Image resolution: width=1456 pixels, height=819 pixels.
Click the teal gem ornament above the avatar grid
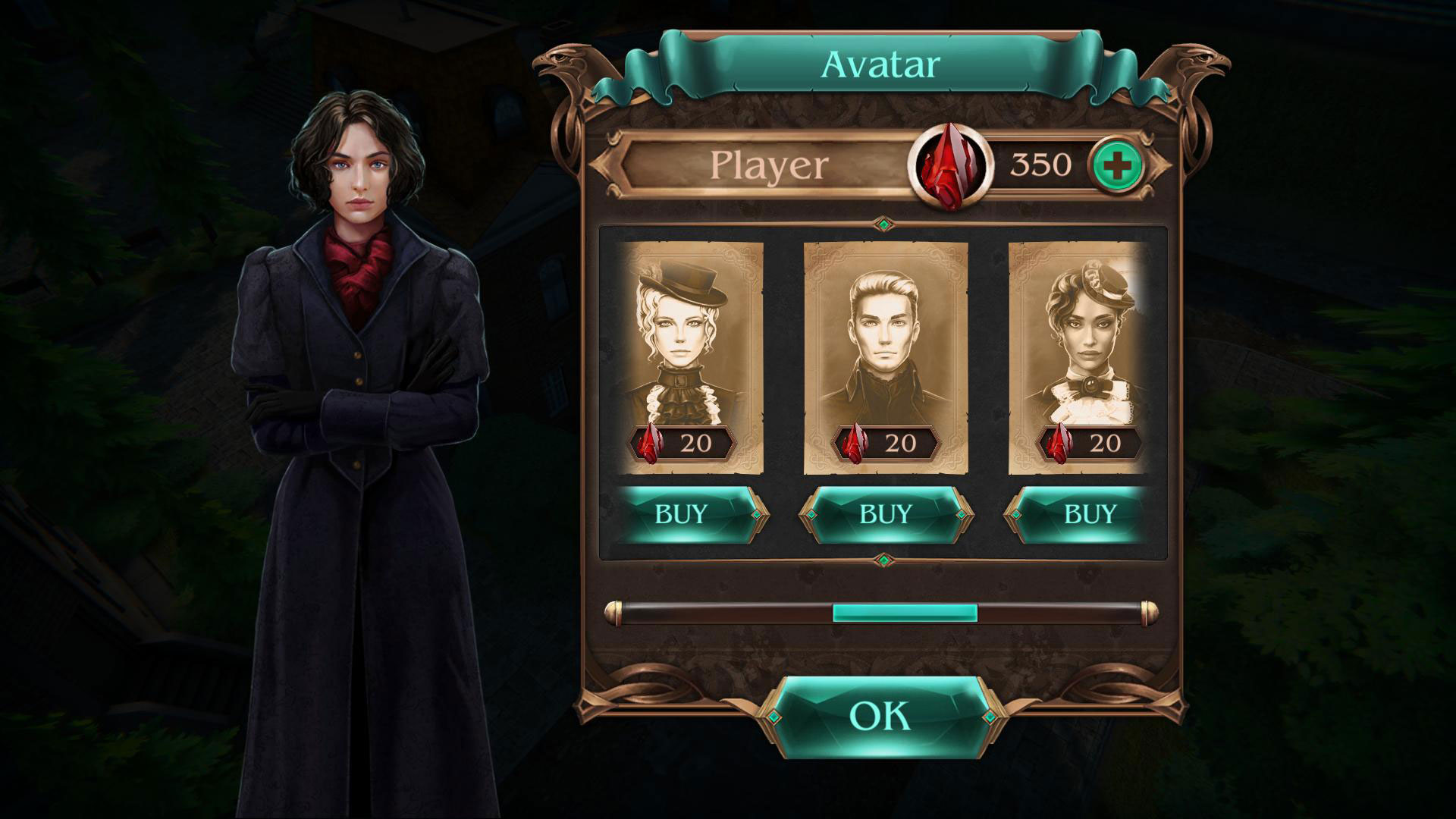click(x=882, y=222)
